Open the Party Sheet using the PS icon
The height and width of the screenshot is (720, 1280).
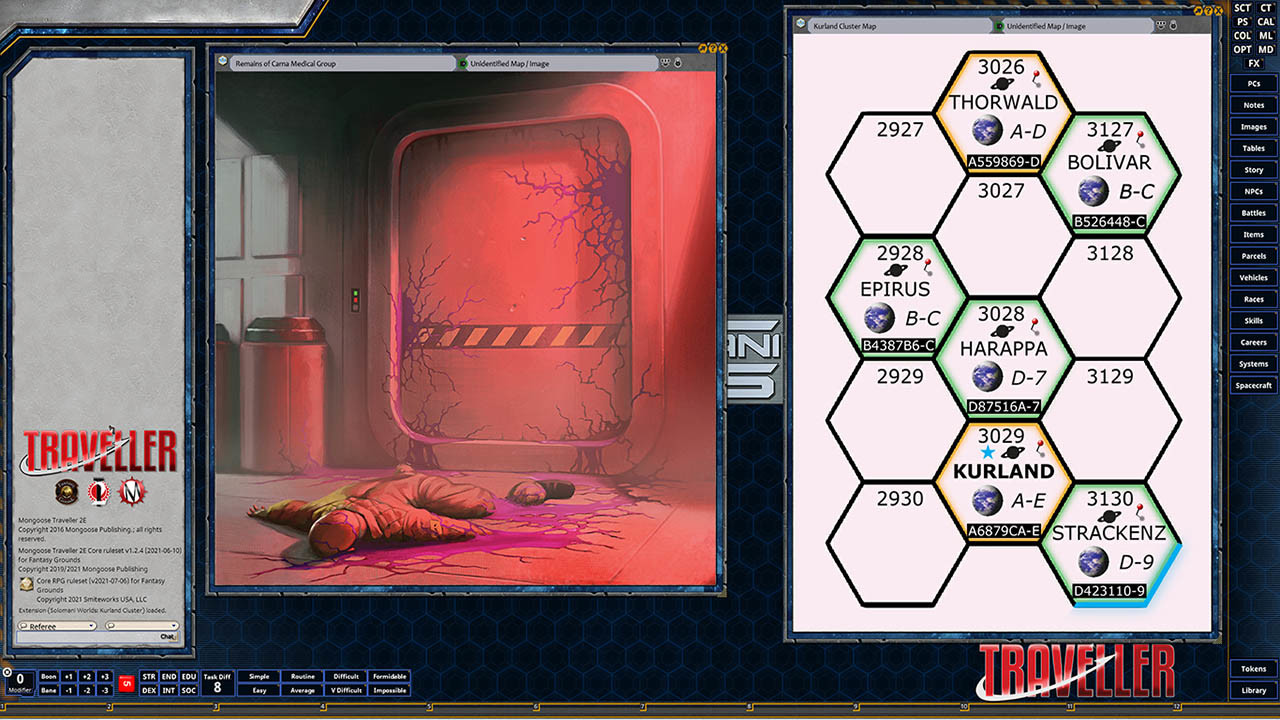tap(1243, 21)
